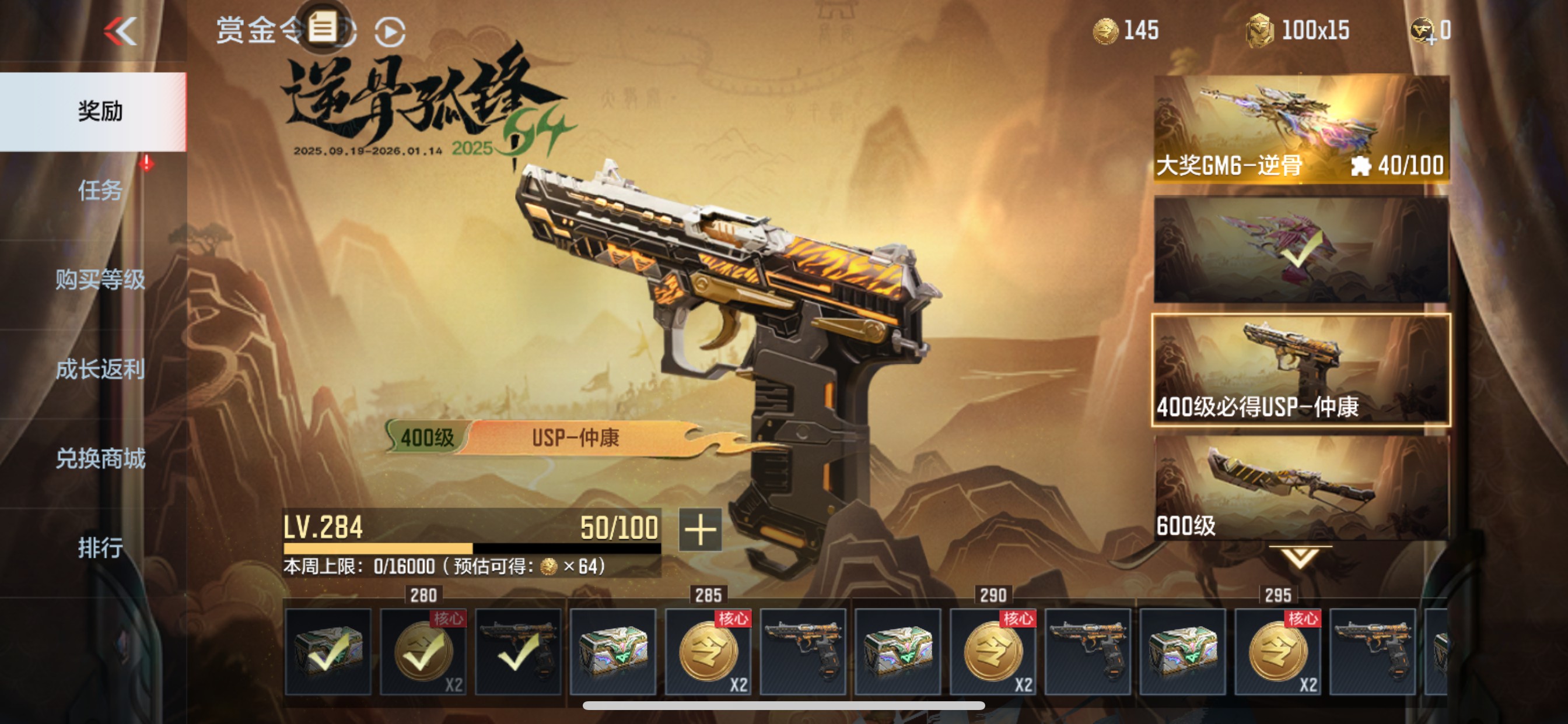The width and height of the screenshot is (1568, 724).
Task: Switch to the 任务 tasks tab
Action: pos(100,191)
